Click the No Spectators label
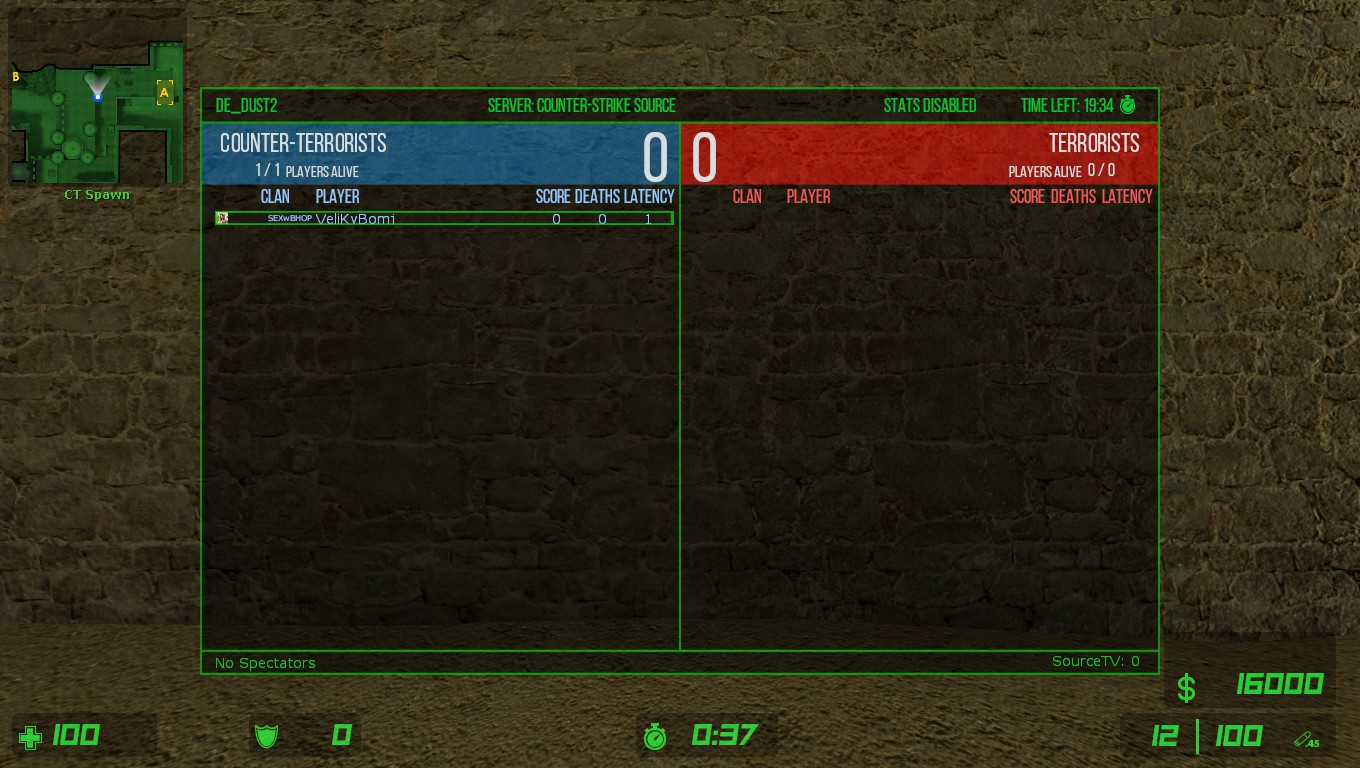1360x768 pixels. point(263,662)
